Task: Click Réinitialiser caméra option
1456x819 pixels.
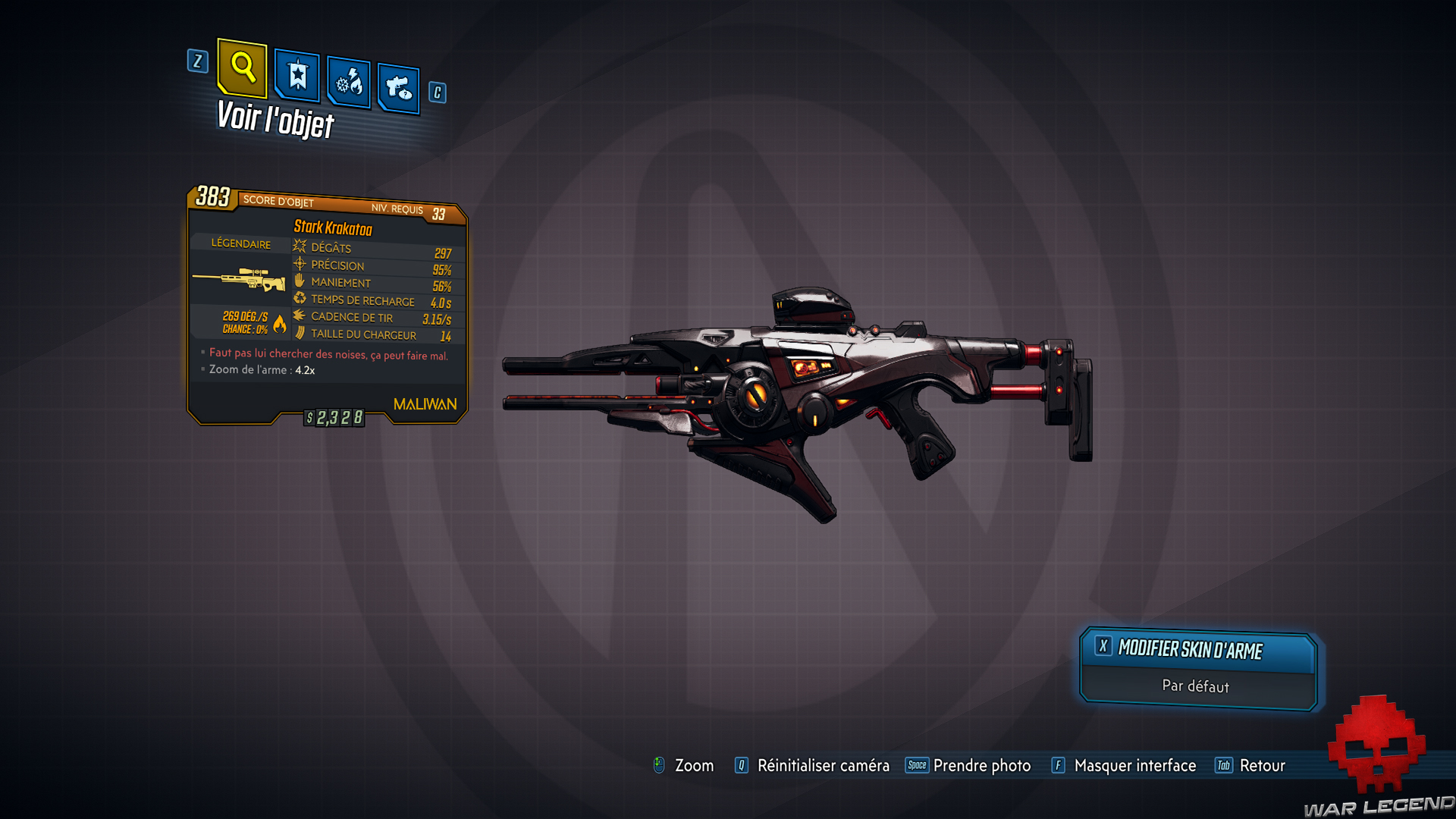Action: click(823, 766)
